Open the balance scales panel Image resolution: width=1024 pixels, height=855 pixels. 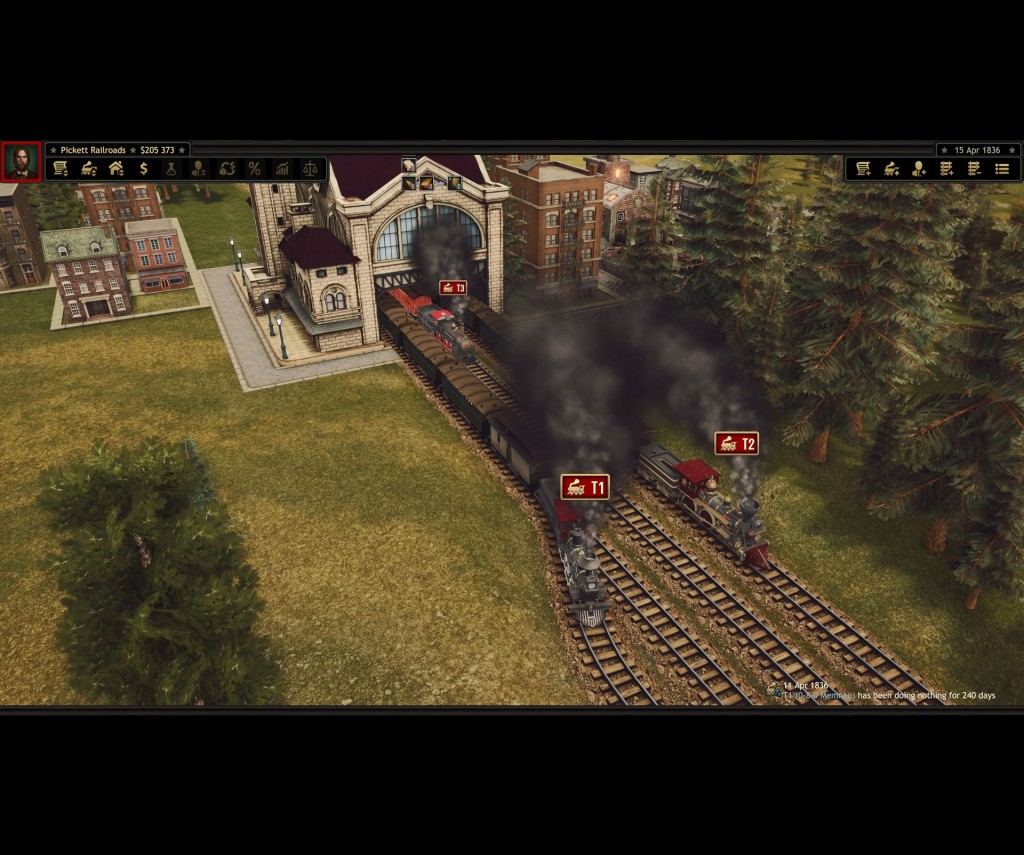coord(310,169)
